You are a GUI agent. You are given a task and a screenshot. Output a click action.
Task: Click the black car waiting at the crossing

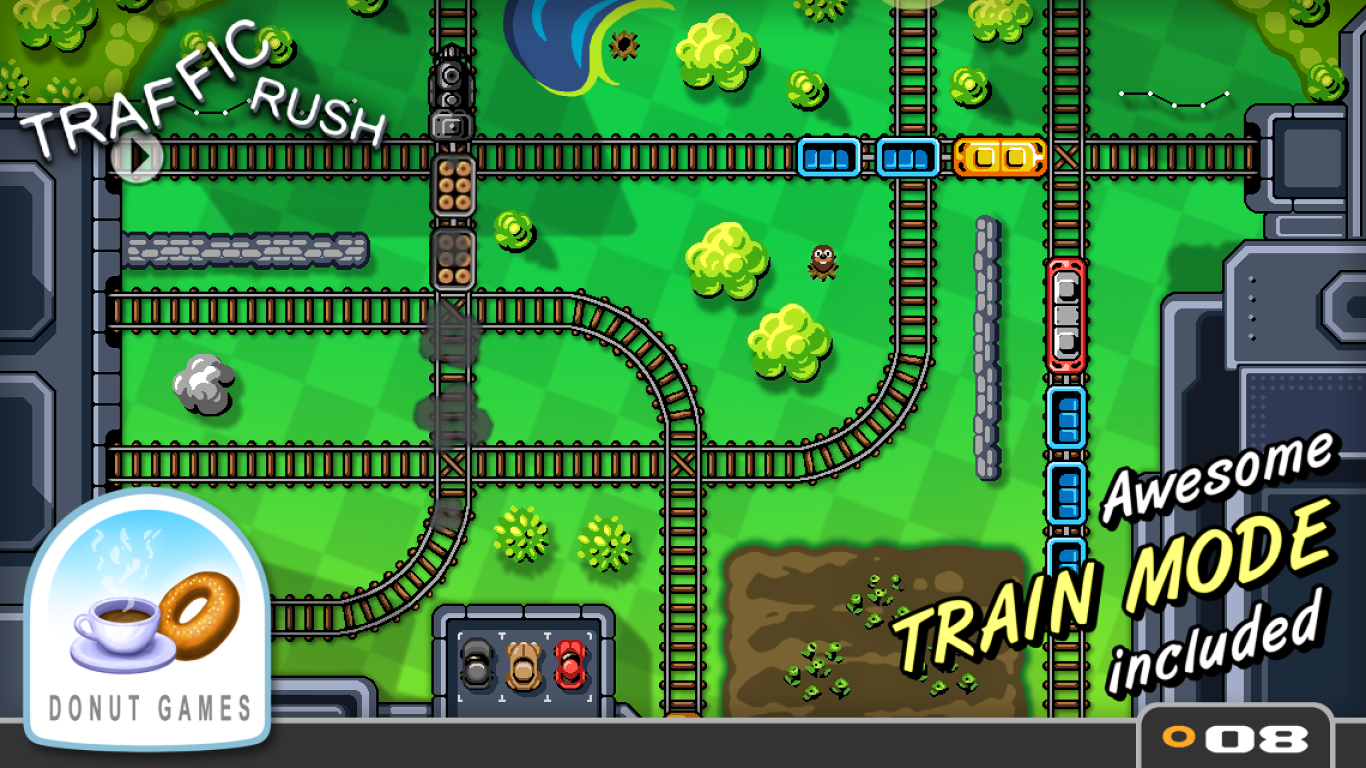[480, 665]
